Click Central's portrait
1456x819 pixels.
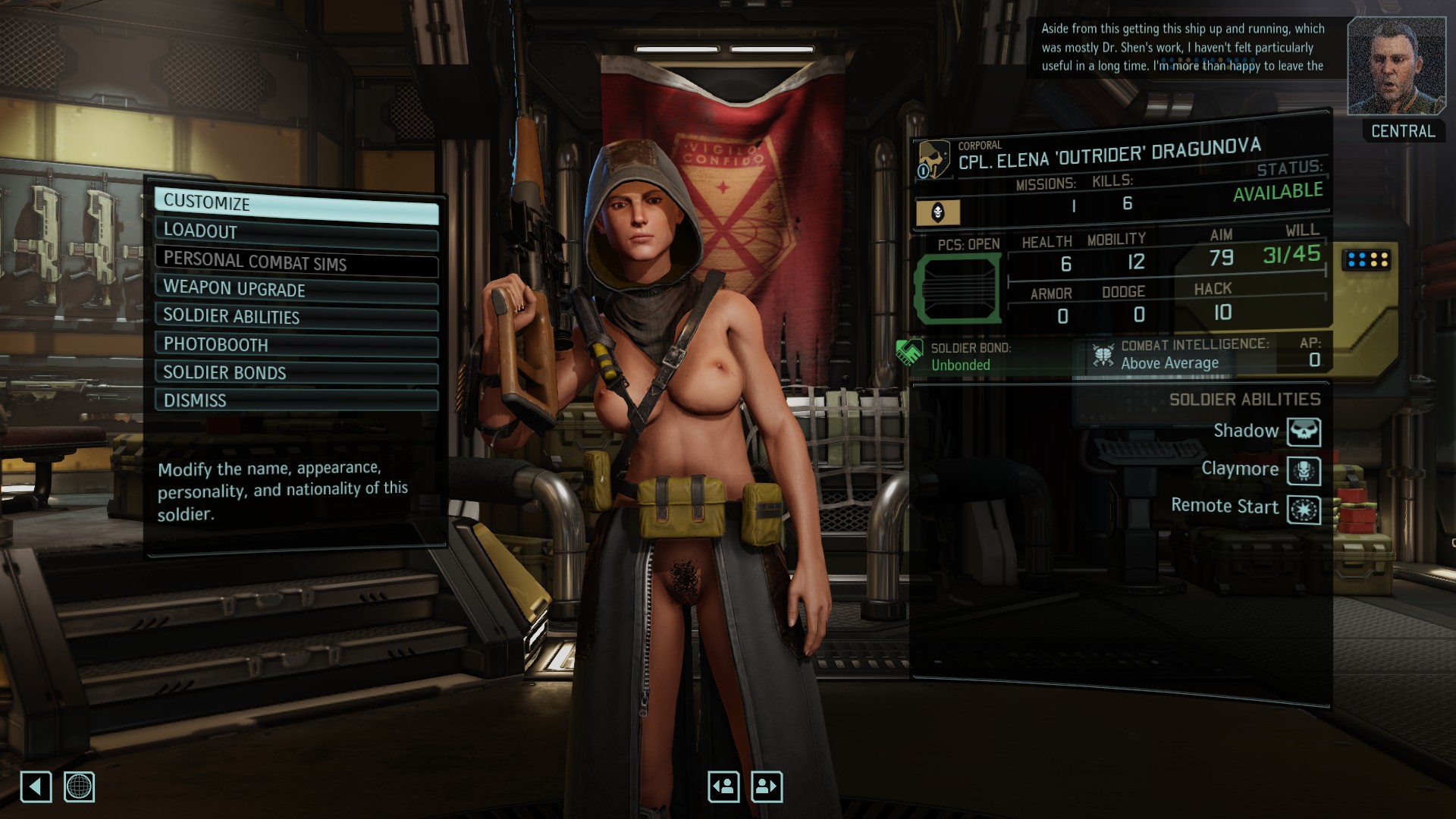[x=1395, y=66]
